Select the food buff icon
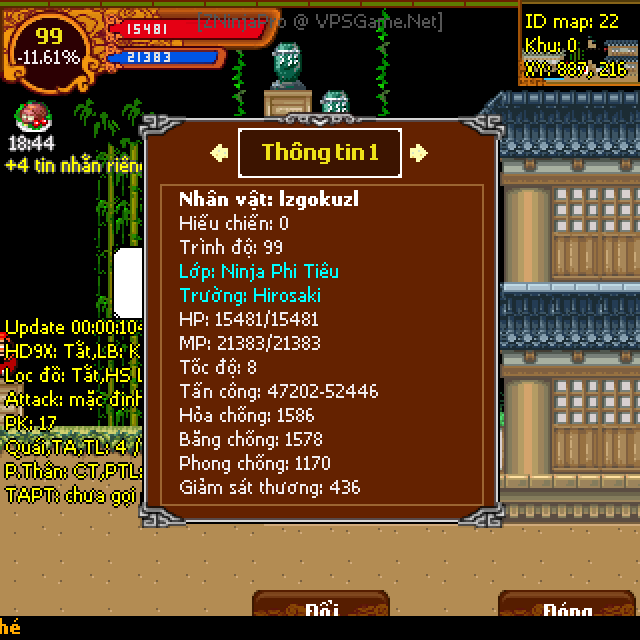The width and height of the screenshot is (640, 640). [31, 118]
